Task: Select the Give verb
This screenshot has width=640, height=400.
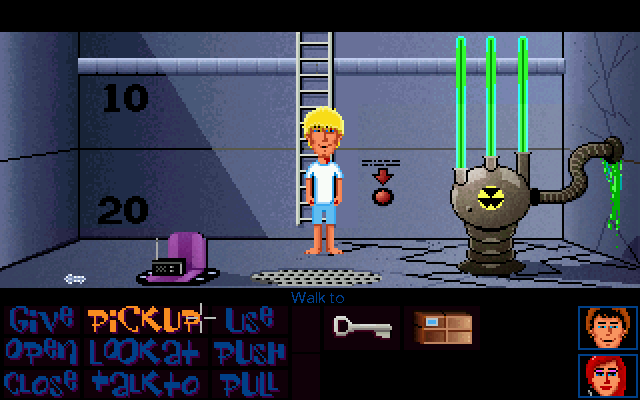Action: [41, 320]
